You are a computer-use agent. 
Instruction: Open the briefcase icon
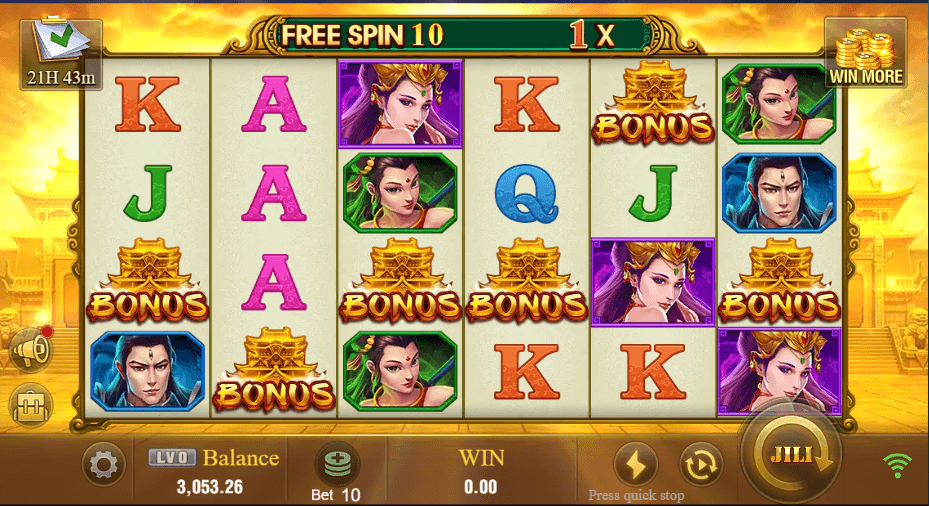pos(29,406)
